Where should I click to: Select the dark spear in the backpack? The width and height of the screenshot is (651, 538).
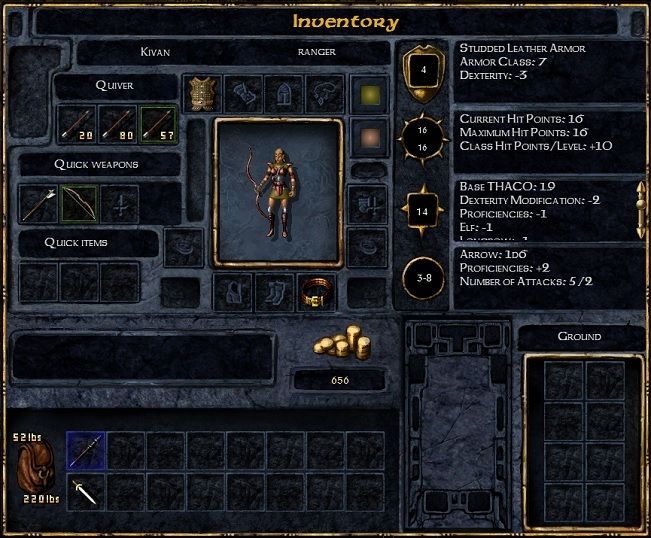pyautogui.click(x=86, y=450)
